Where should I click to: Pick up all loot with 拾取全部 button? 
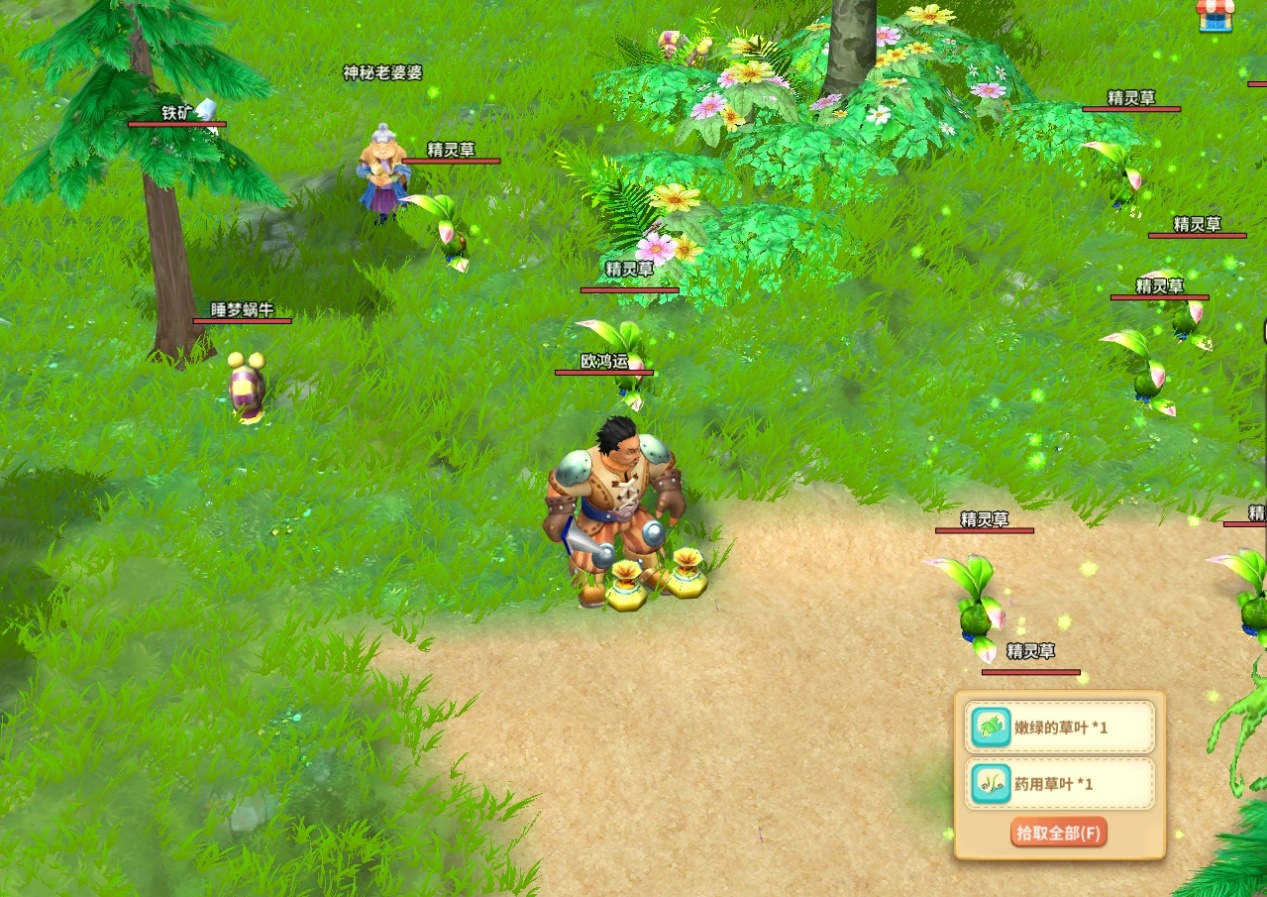click(x=1059, y=832)
